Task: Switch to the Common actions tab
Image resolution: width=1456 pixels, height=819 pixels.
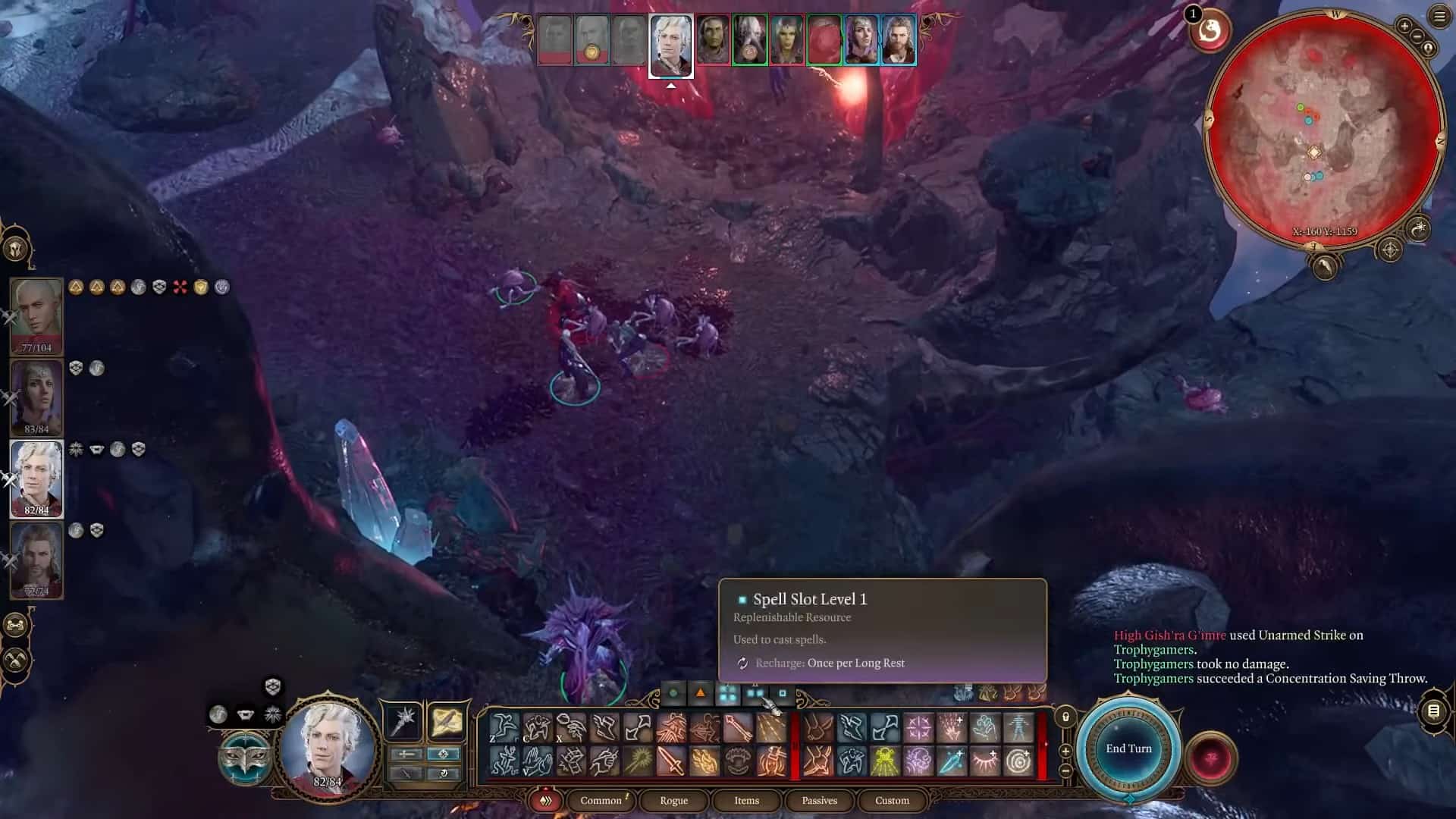Action: click(601, 800)
